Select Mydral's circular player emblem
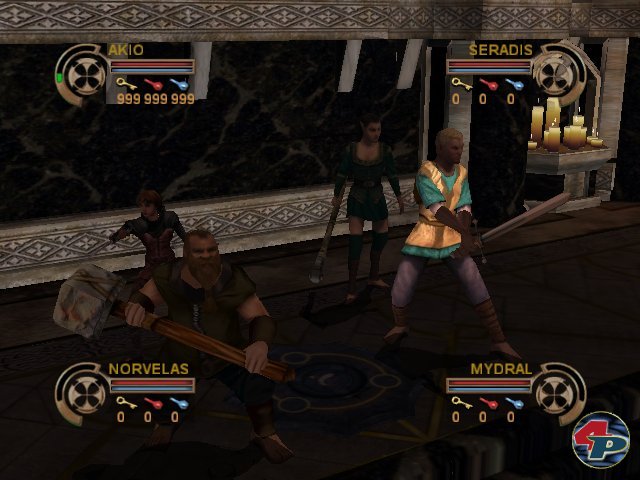Screen dimensions: 640x480 pyautogui.click(x=557, y=390)
